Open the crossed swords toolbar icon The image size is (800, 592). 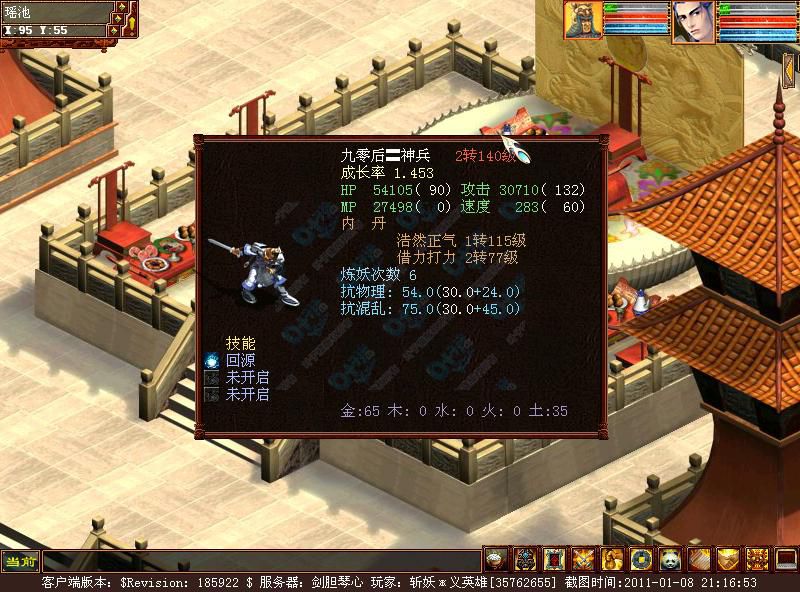582,559
